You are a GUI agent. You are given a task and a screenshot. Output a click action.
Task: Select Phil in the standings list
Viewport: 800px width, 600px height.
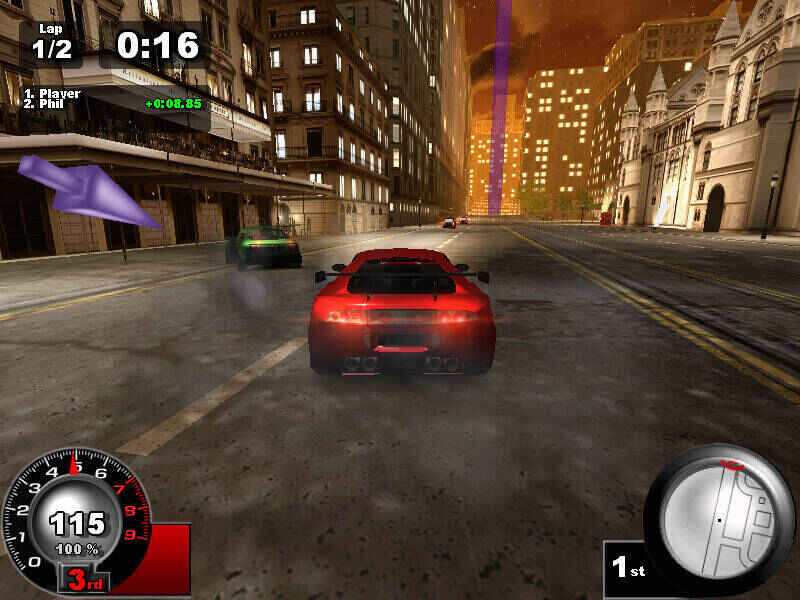point(52,103)
